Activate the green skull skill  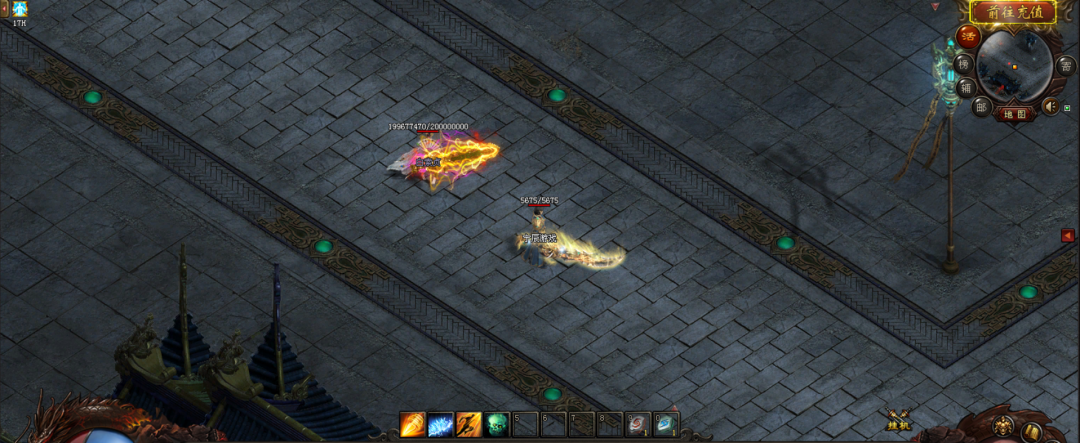pos(497,425)
